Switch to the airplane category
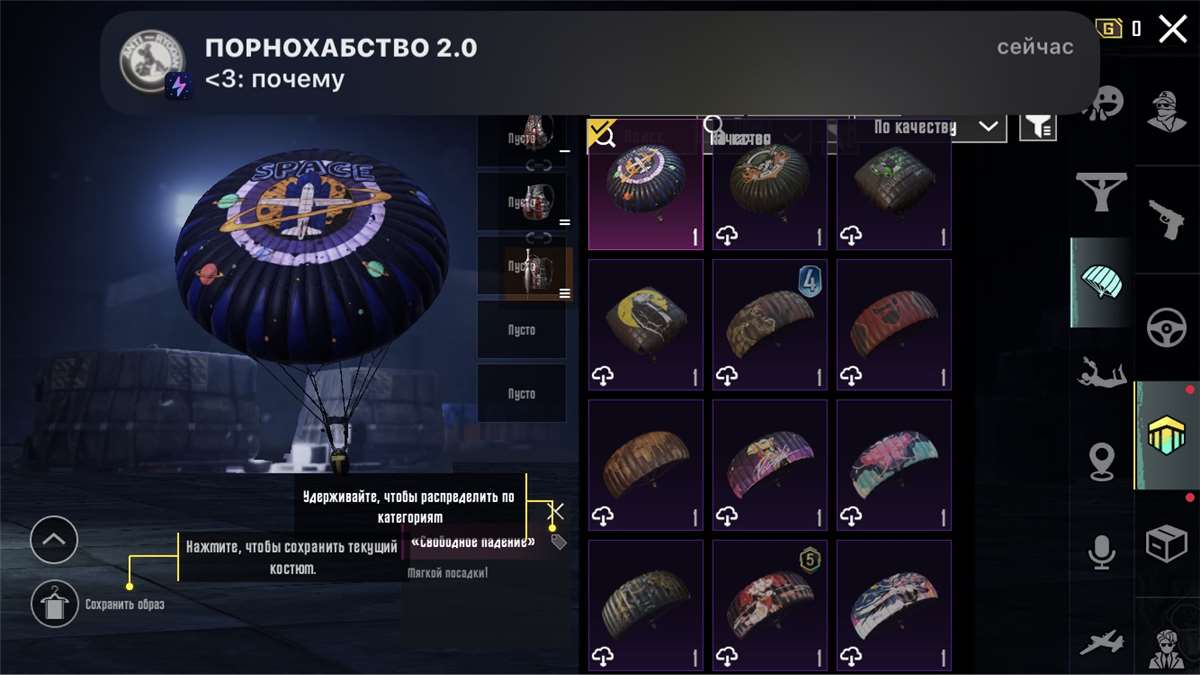 (x=1102, y=642)
